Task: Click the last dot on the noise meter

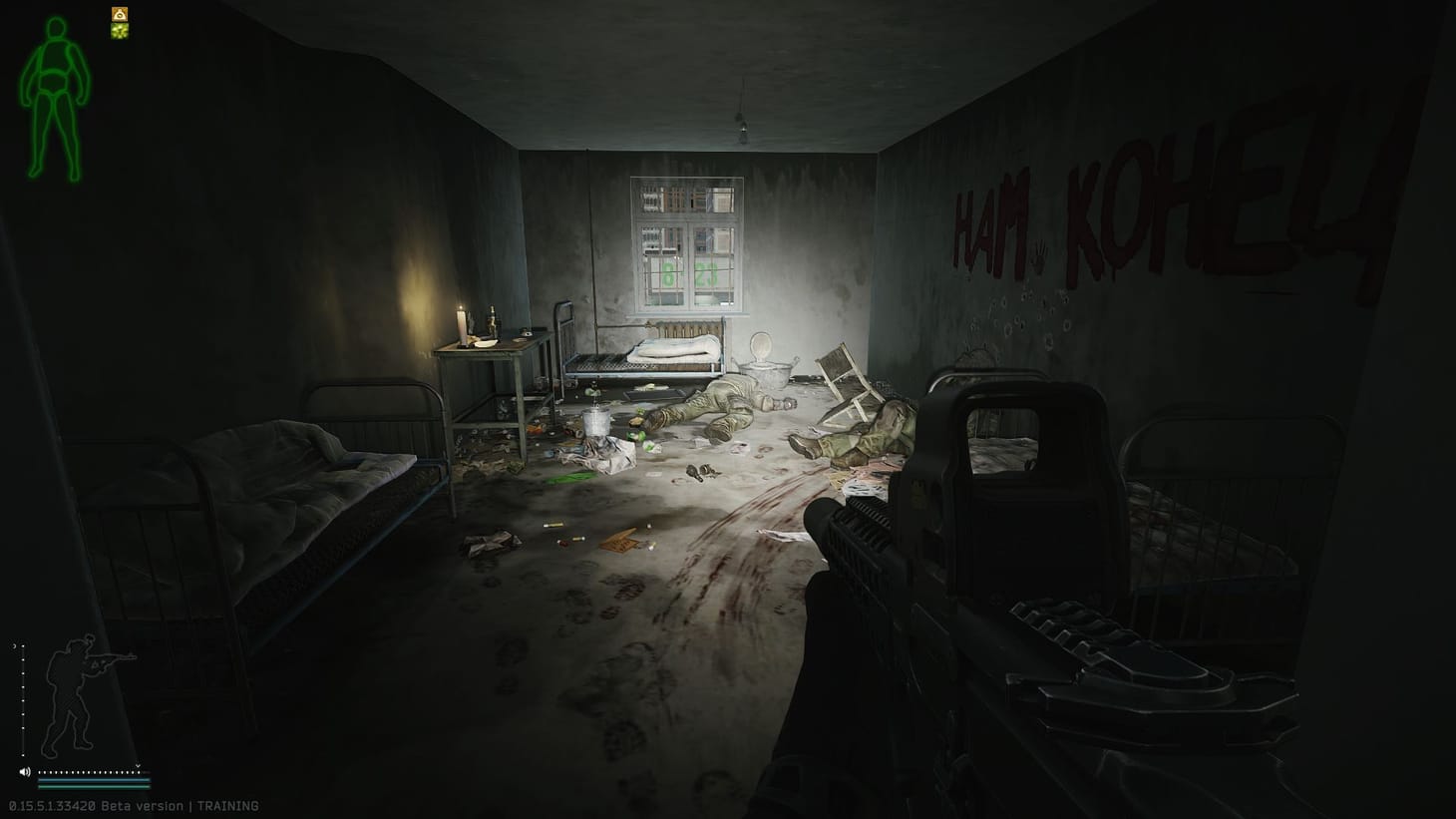Action: pos(140,773)
